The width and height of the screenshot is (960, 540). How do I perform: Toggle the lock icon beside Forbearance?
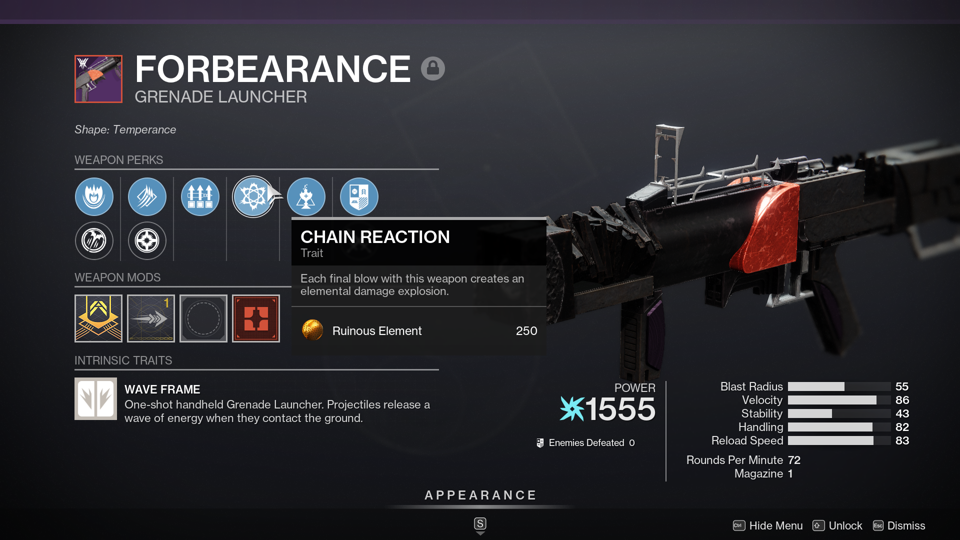click(x=433, y=68)
